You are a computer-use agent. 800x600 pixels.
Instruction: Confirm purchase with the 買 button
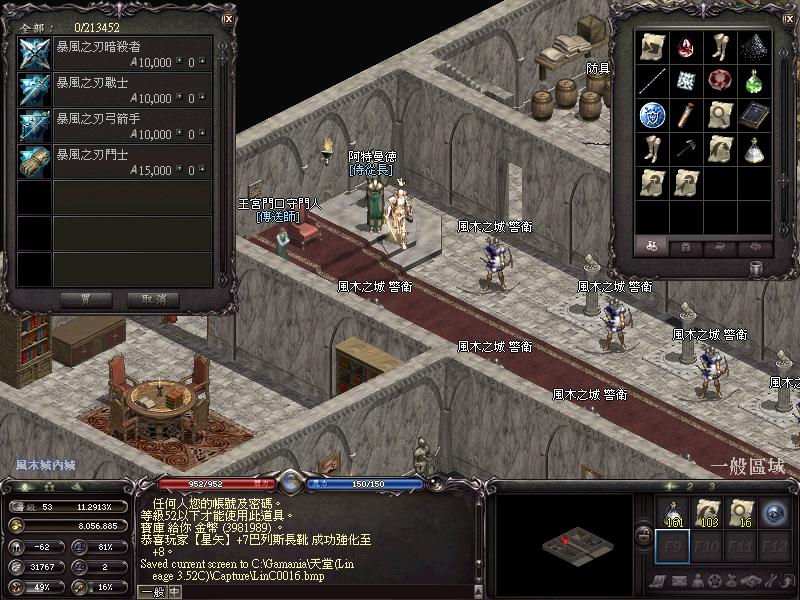[85, 299]
